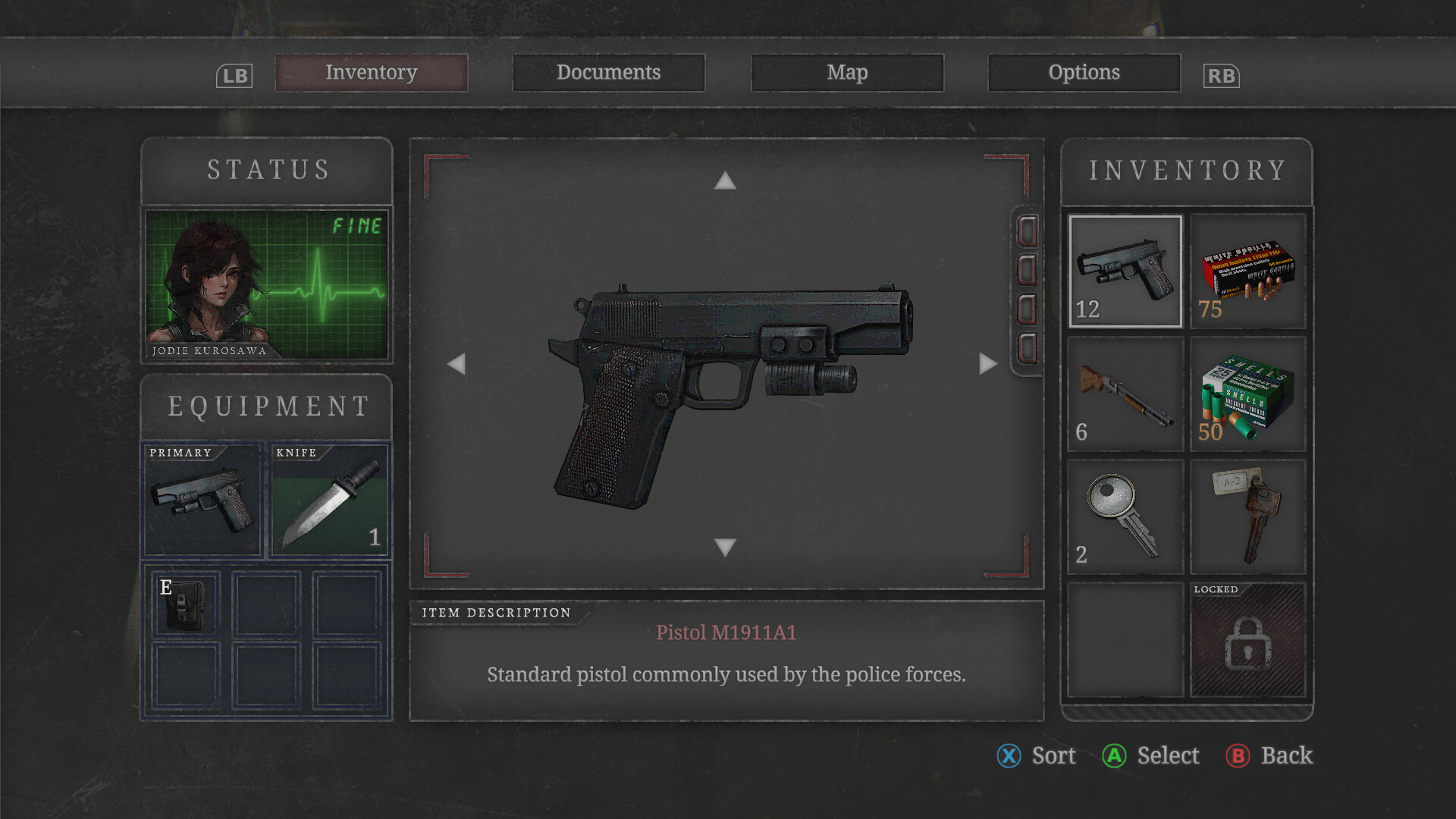Select the primary weapon equipment slot
The width and height of the screenshot is (1456, 819).
coord(202,500)
